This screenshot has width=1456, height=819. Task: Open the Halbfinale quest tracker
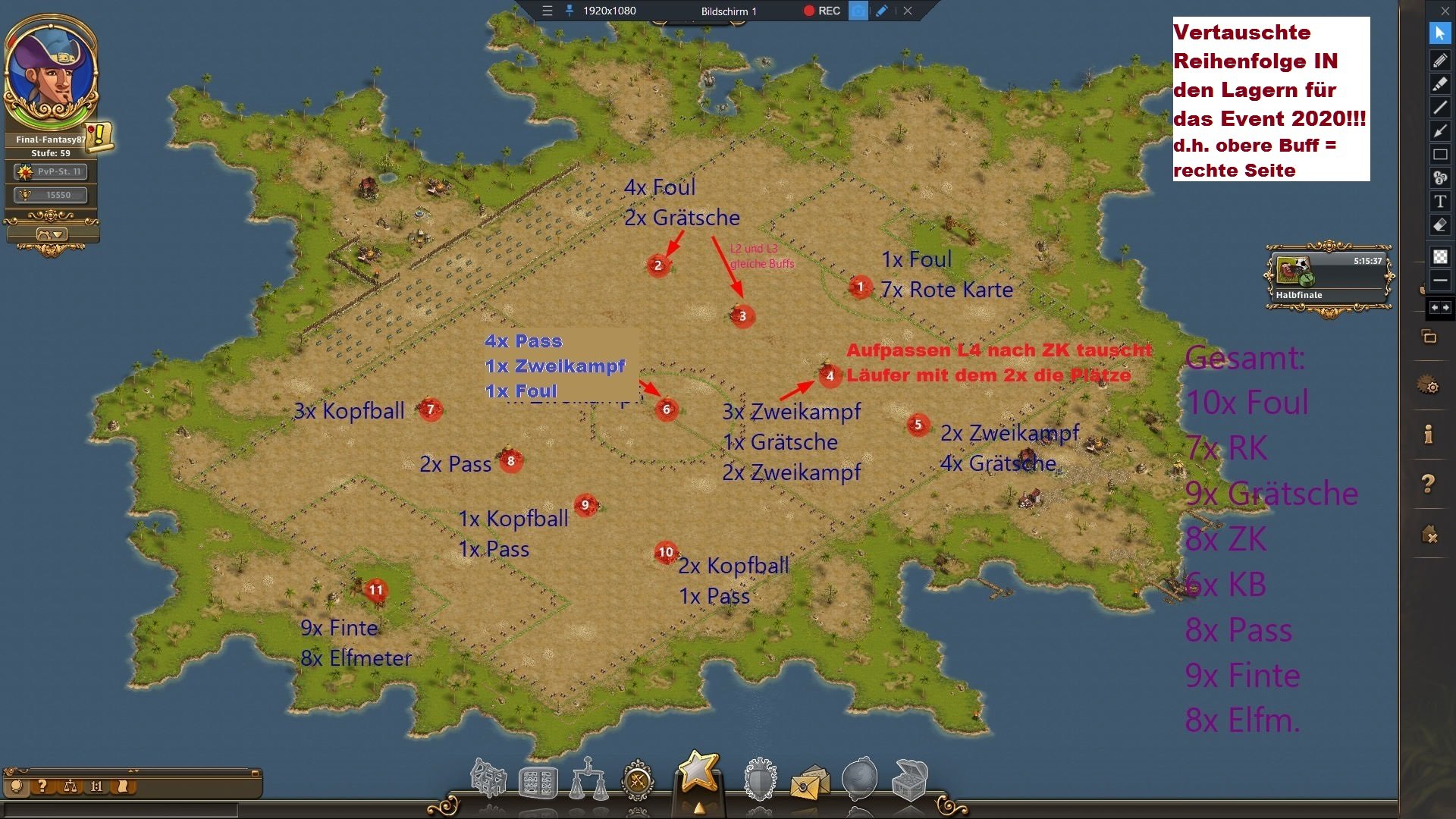[x=1329, y=276]
